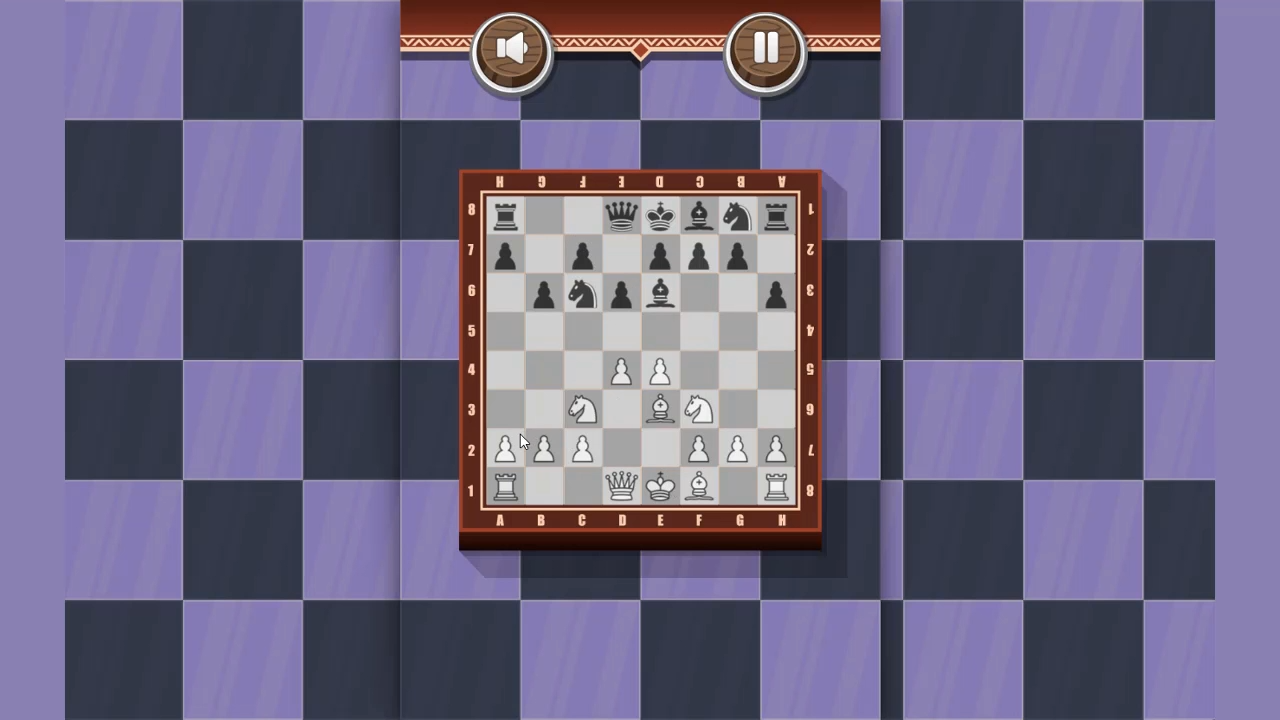Select the black king on e8
Screen dimensions: 1280x720
tap(660, 216)
